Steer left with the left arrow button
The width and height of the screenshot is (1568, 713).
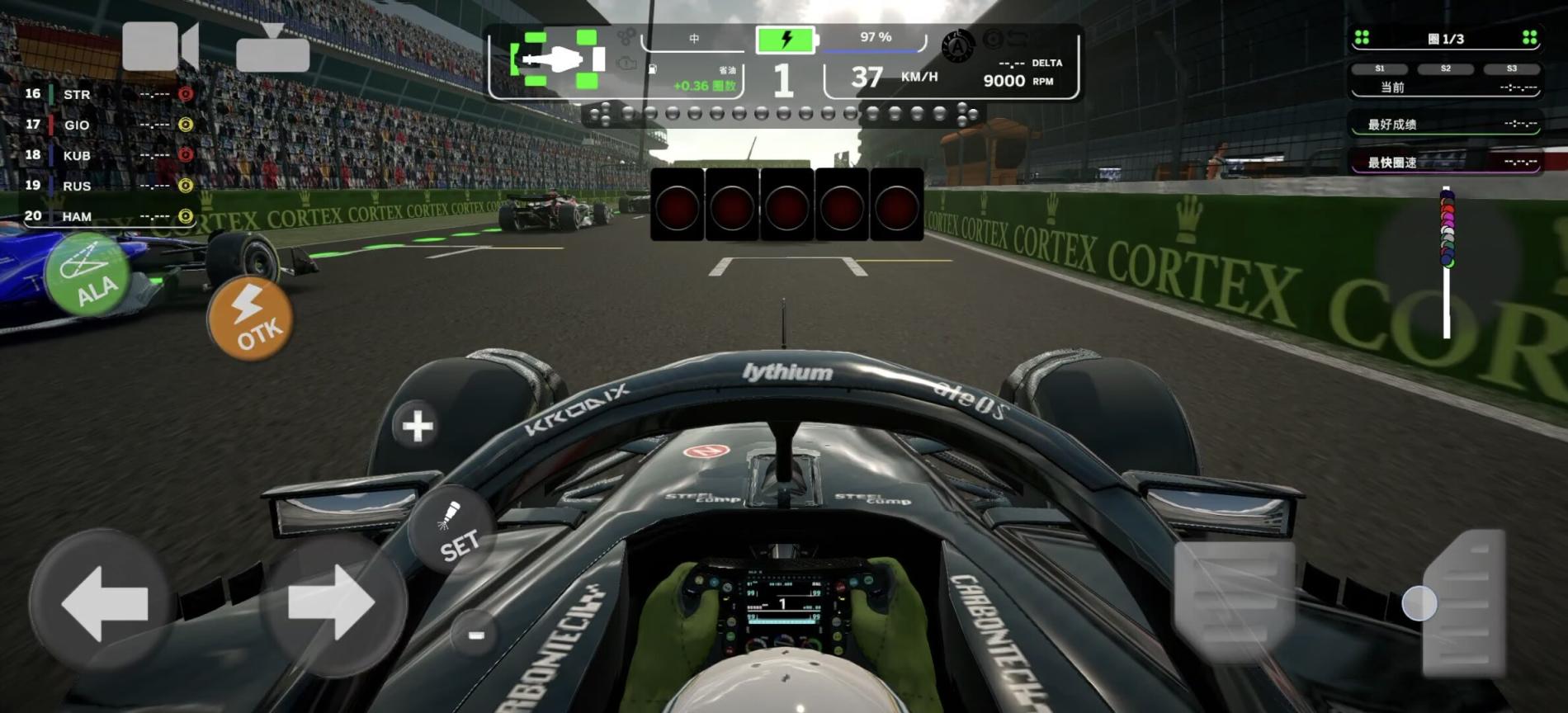point(103,604)
